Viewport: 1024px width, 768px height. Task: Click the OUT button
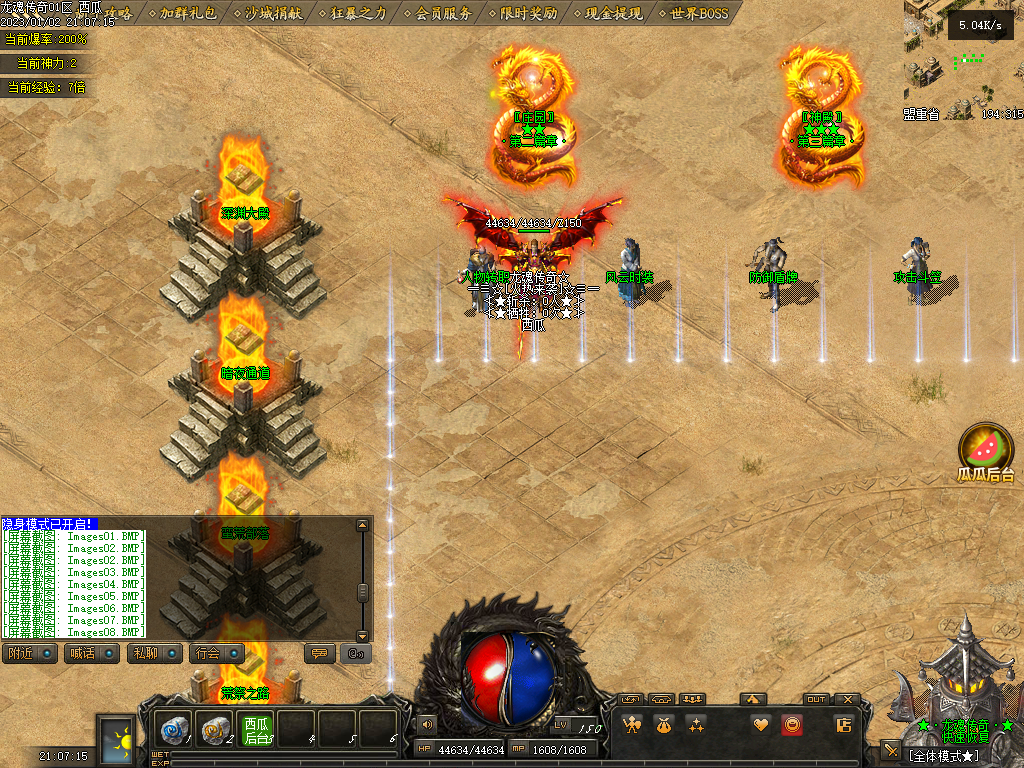click(816, 699)
